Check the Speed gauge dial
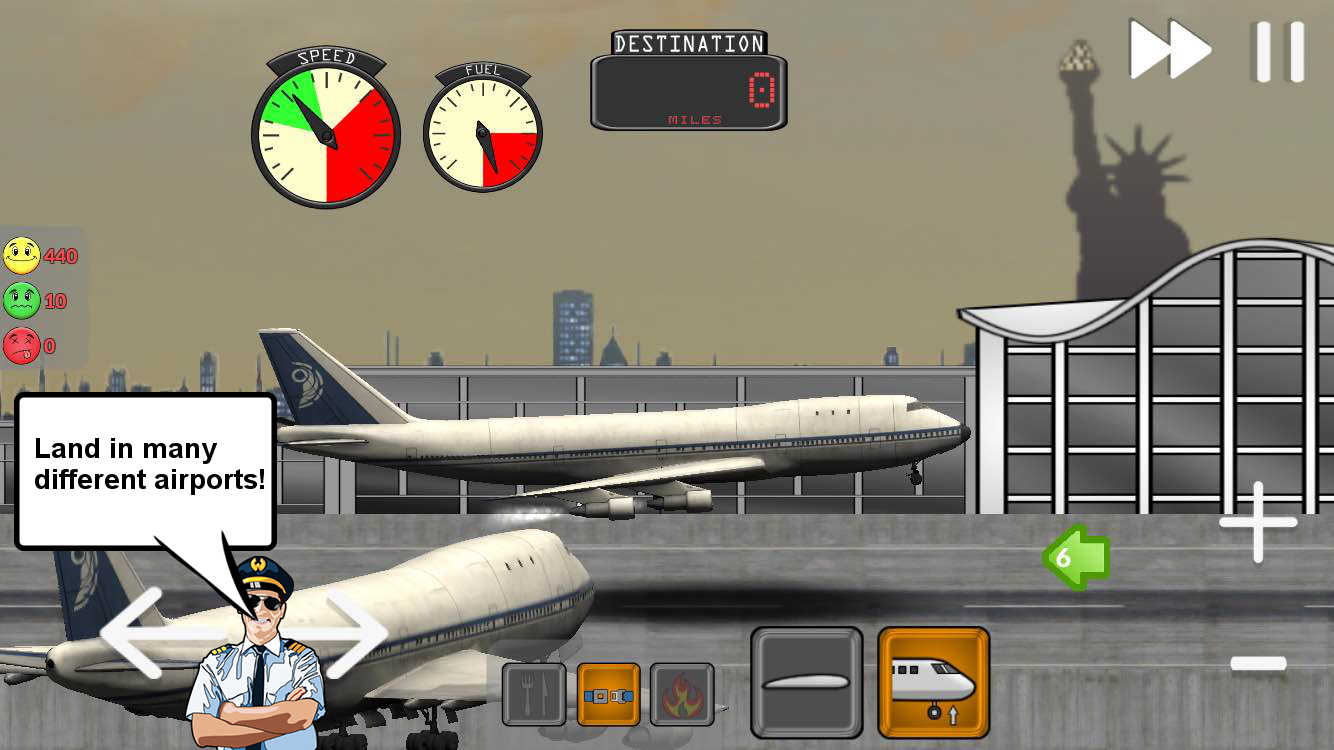 point(326,135)
